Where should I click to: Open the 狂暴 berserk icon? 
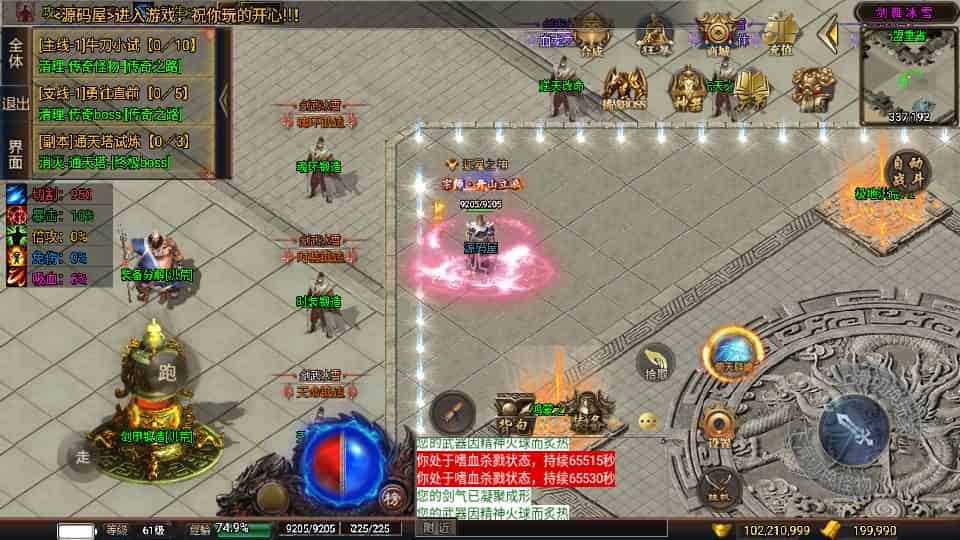pyautogui.click(x=654, y=35)
